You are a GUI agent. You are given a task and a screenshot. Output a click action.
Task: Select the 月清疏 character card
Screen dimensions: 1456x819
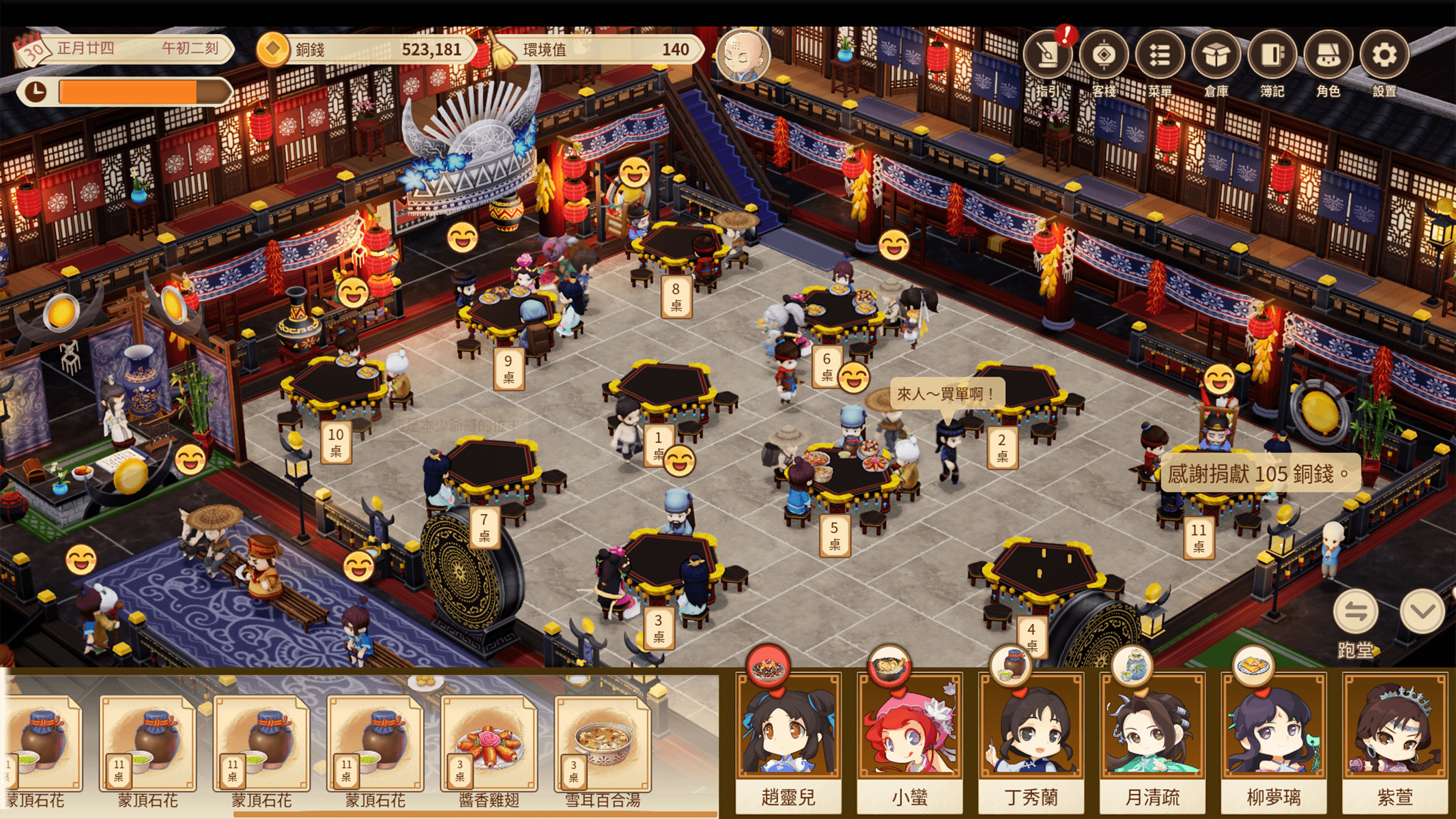tap(1152, 737)
